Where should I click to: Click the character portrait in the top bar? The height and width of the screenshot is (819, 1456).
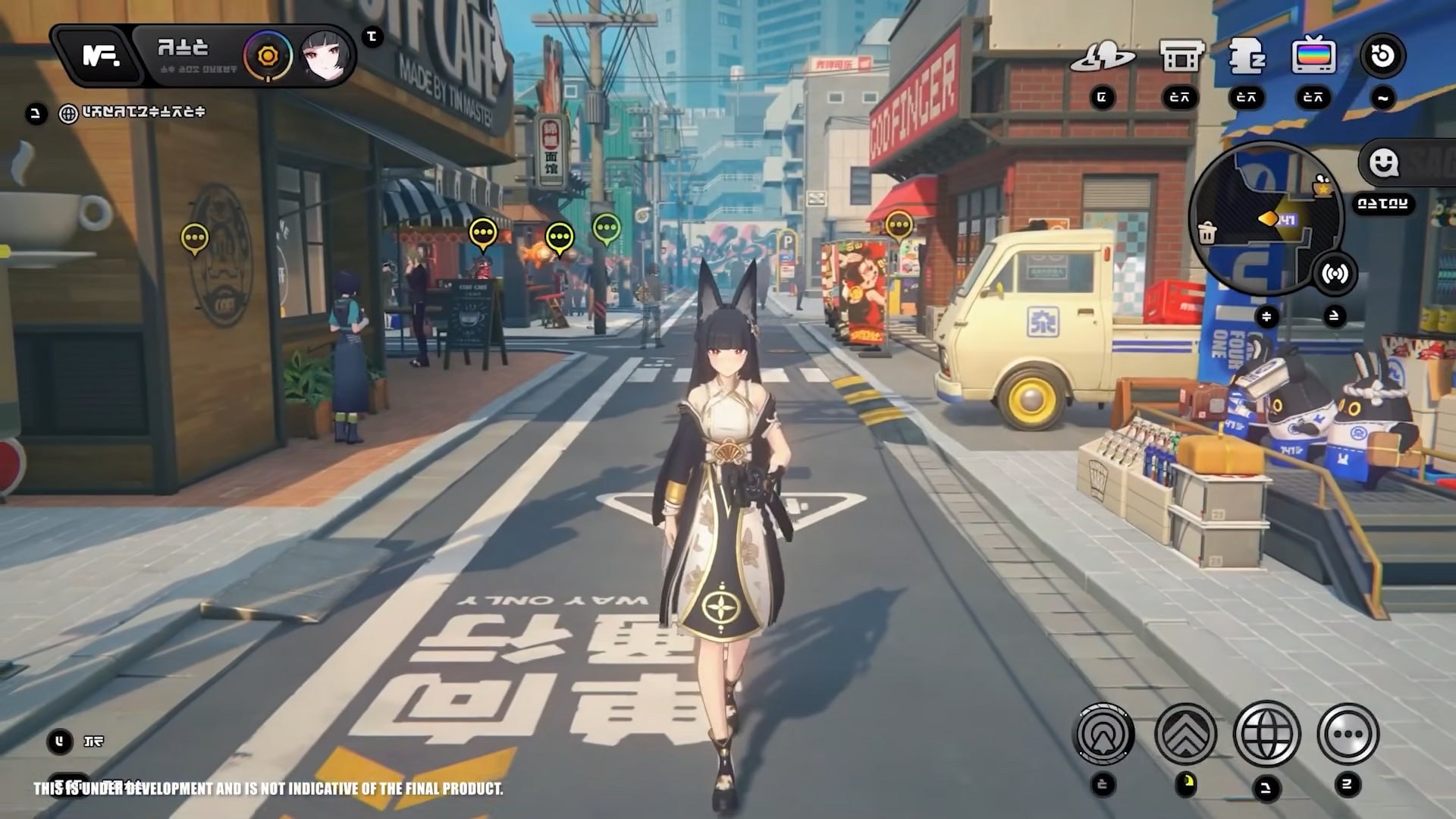point(326,55)
